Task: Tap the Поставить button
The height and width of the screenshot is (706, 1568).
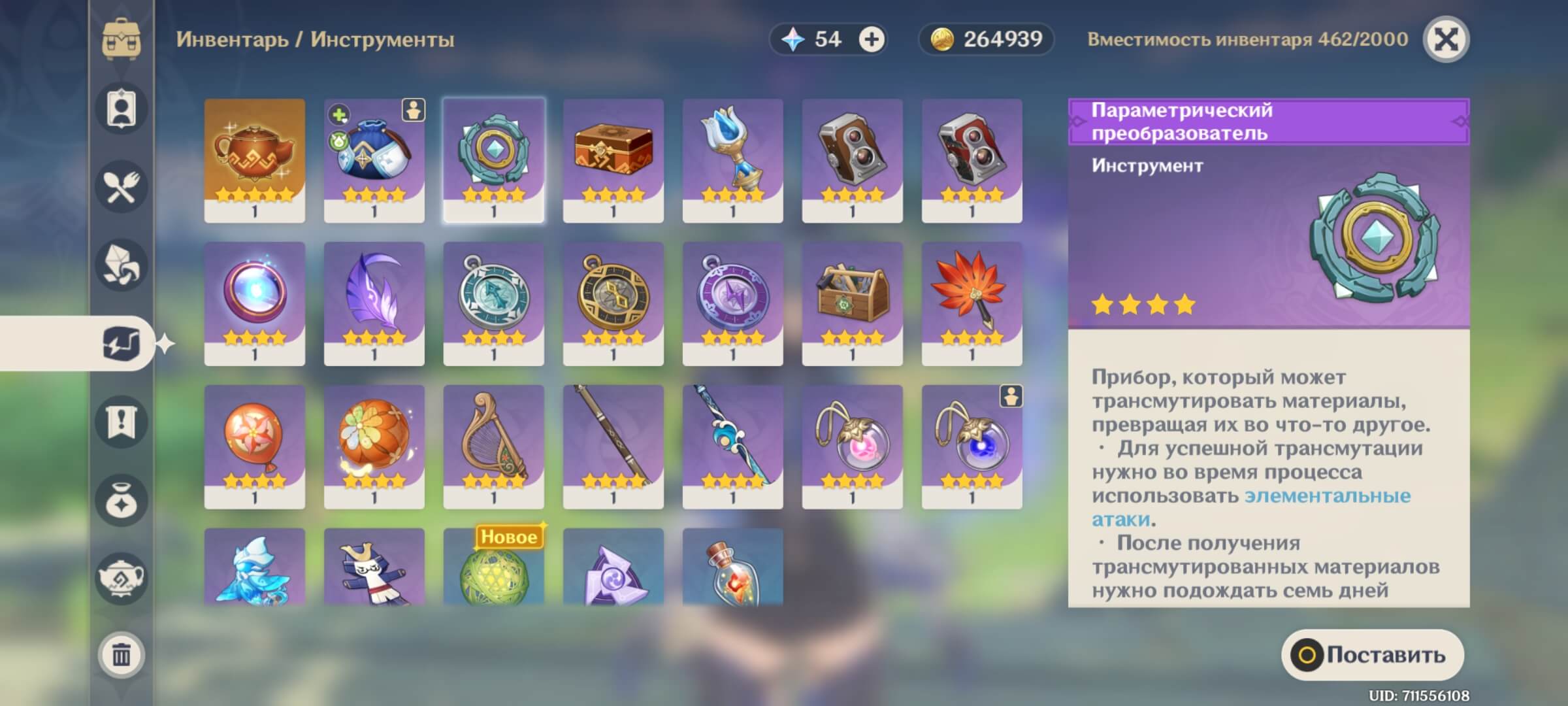Action: pos(1372,655)
